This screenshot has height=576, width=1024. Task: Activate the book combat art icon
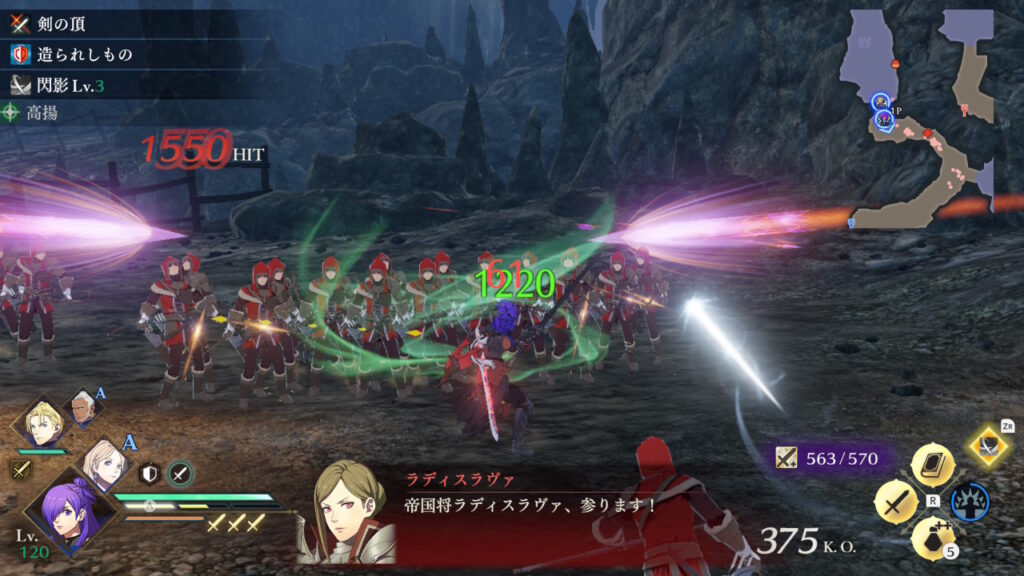tap(931, 464)
